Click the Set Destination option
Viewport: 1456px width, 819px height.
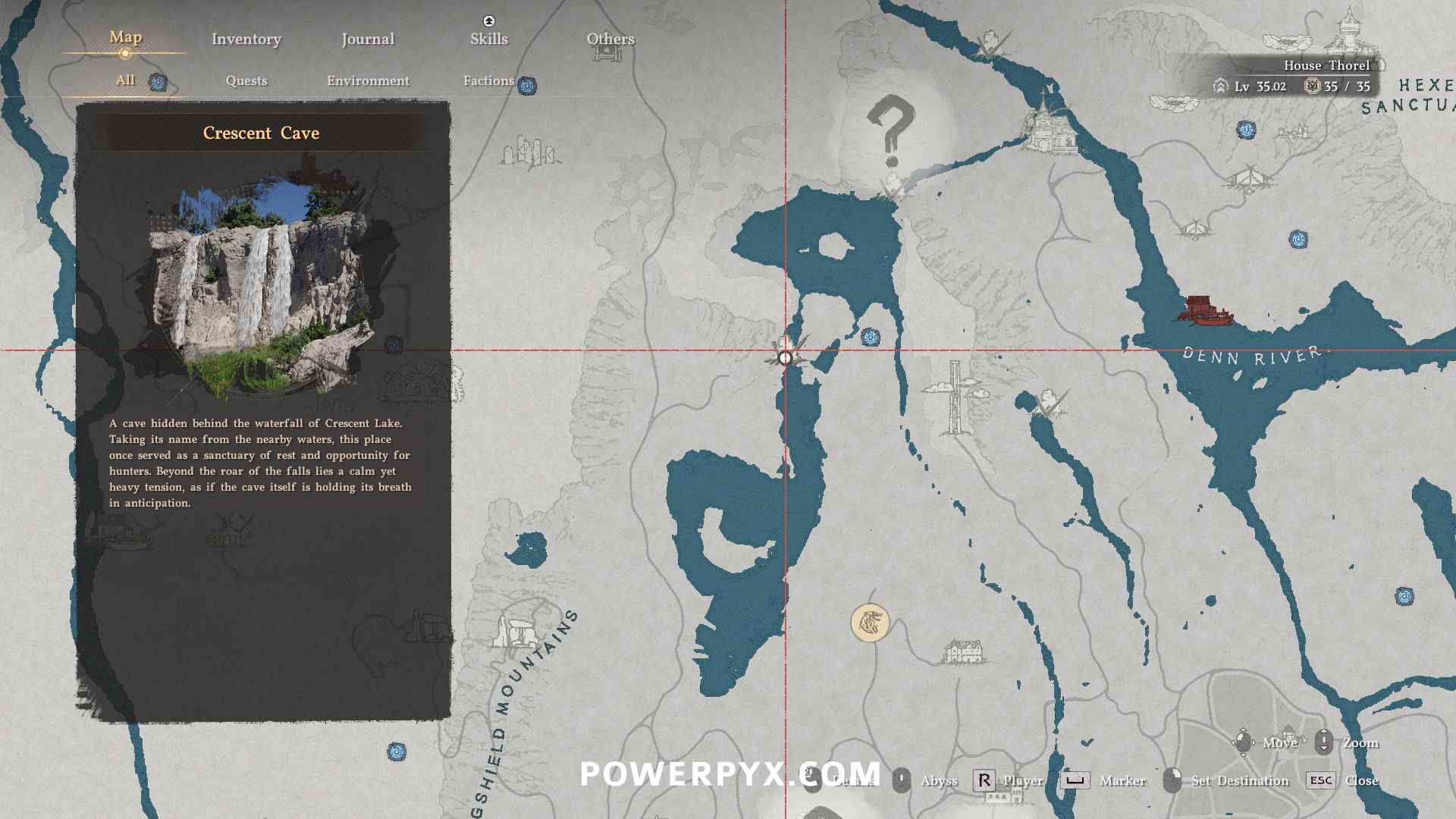(x=1239, y=780)
